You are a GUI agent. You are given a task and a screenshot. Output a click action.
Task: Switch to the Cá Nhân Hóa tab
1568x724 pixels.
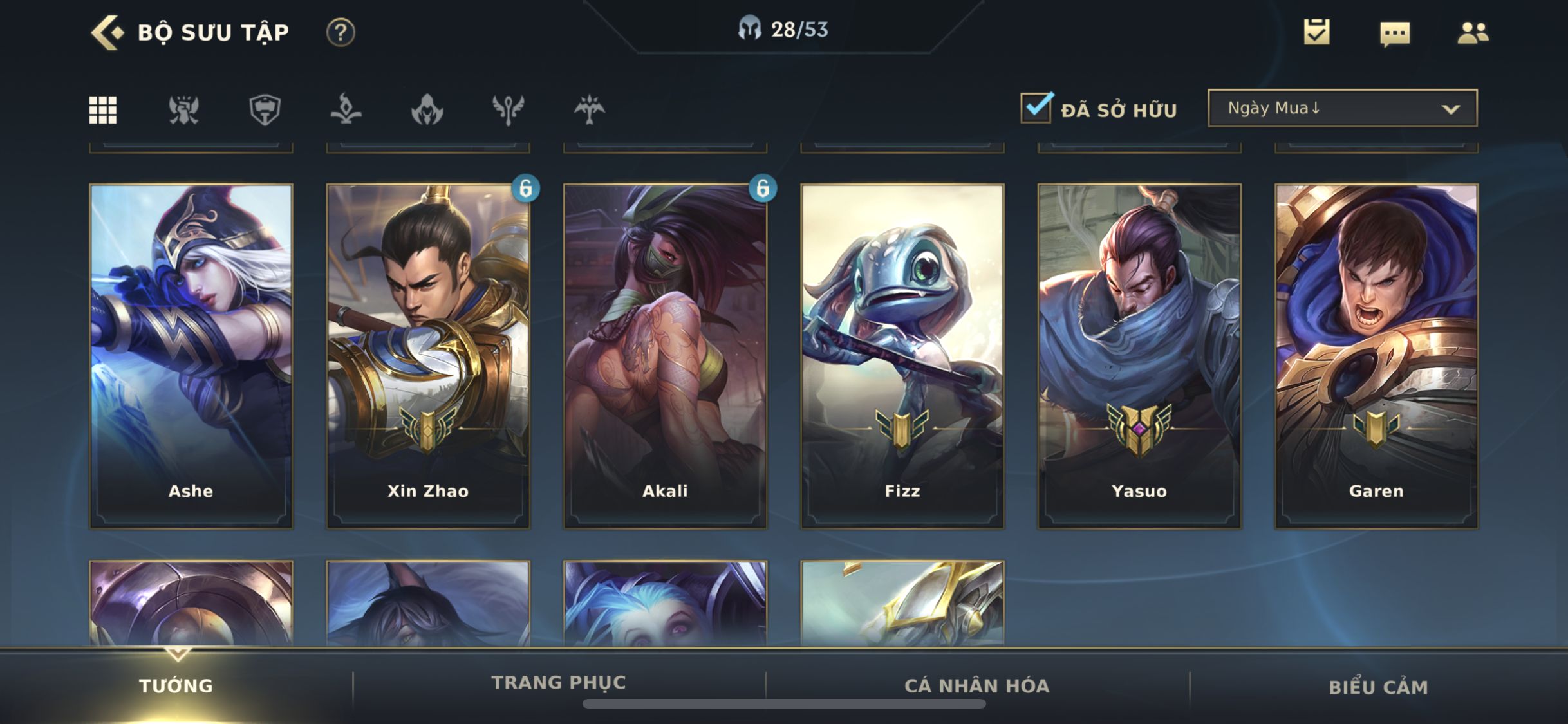coord(977,686)
